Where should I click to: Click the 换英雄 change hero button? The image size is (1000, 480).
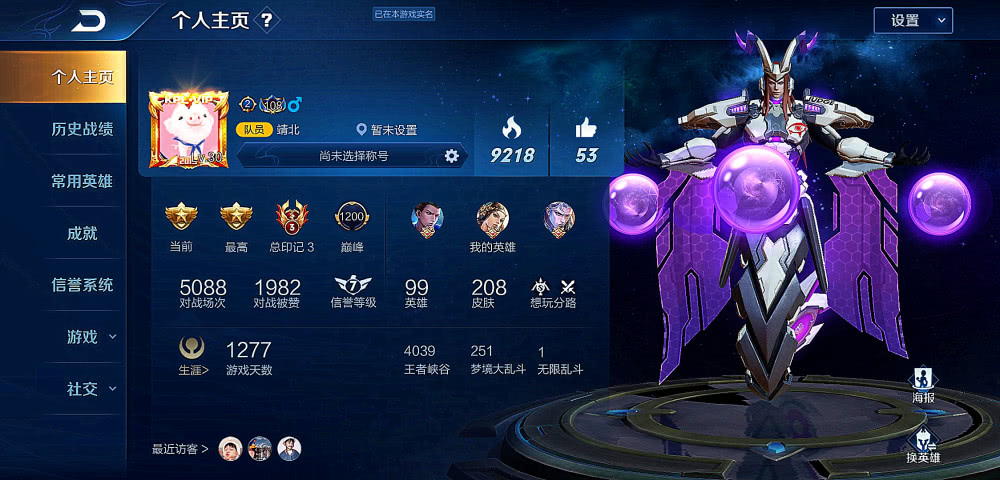(x=923, y=445)
